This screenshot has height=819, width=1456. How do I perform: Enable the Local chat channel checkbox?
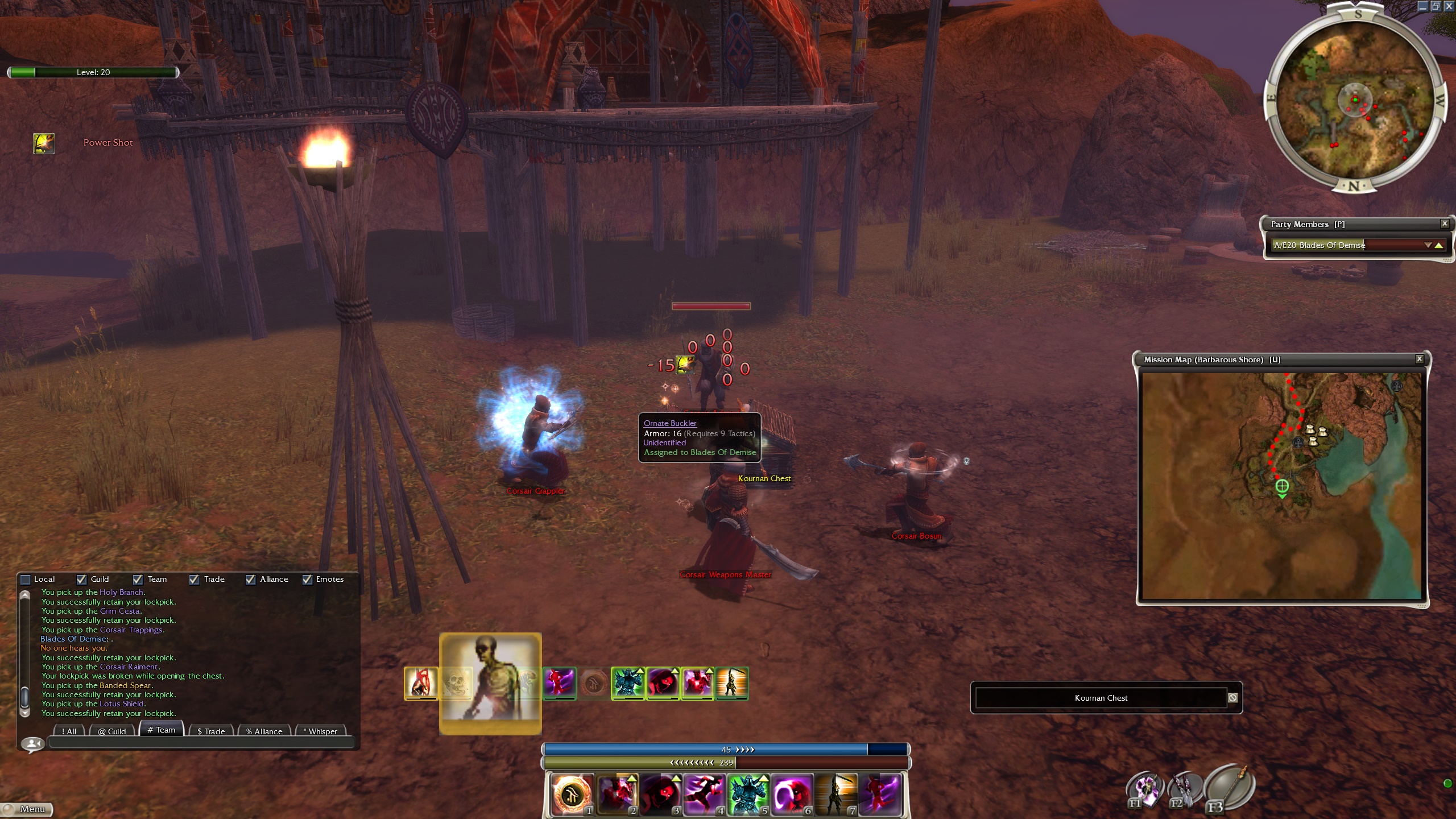tap(26, 580)
